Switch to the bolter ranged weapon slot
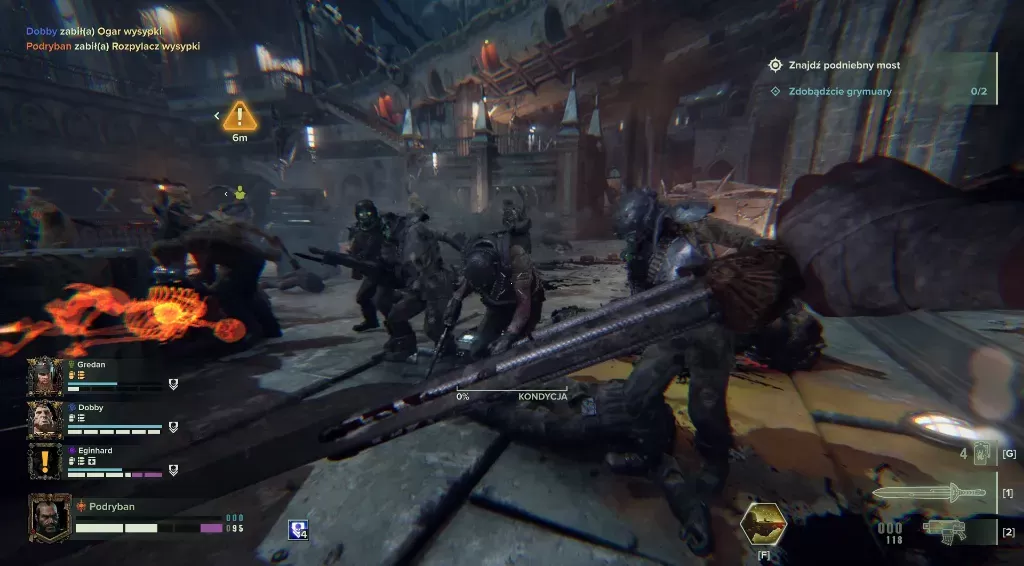This screenshot has height=566, width=1024. 946,529
